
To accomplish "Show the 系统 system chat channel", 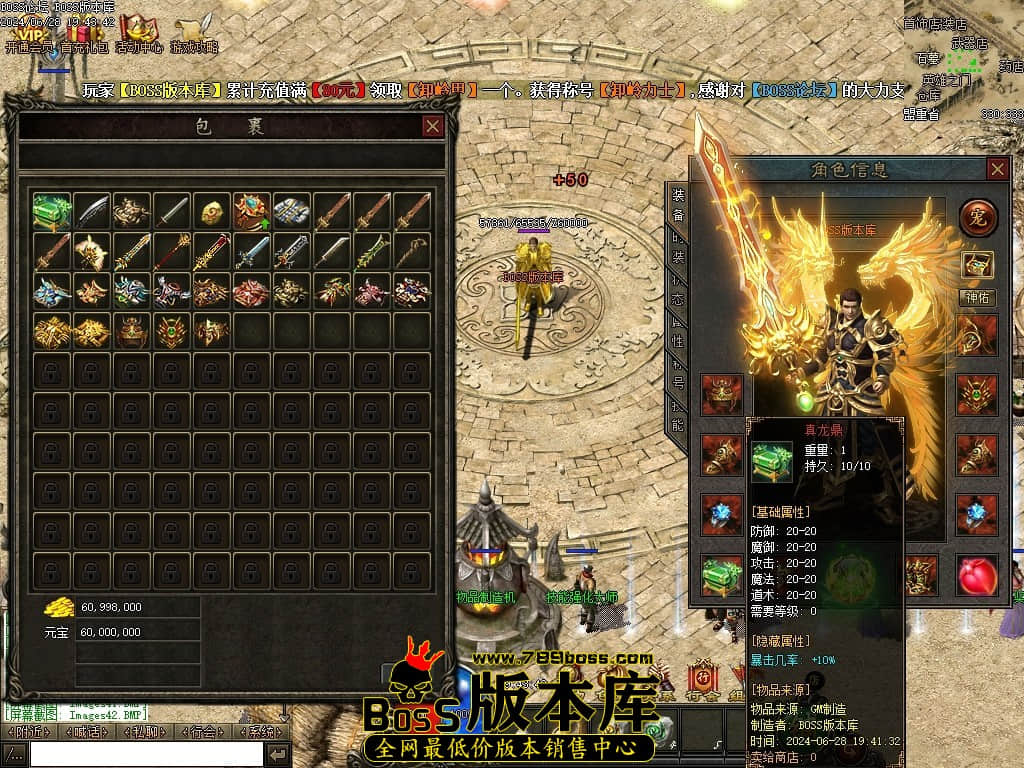I will [260, 732].
